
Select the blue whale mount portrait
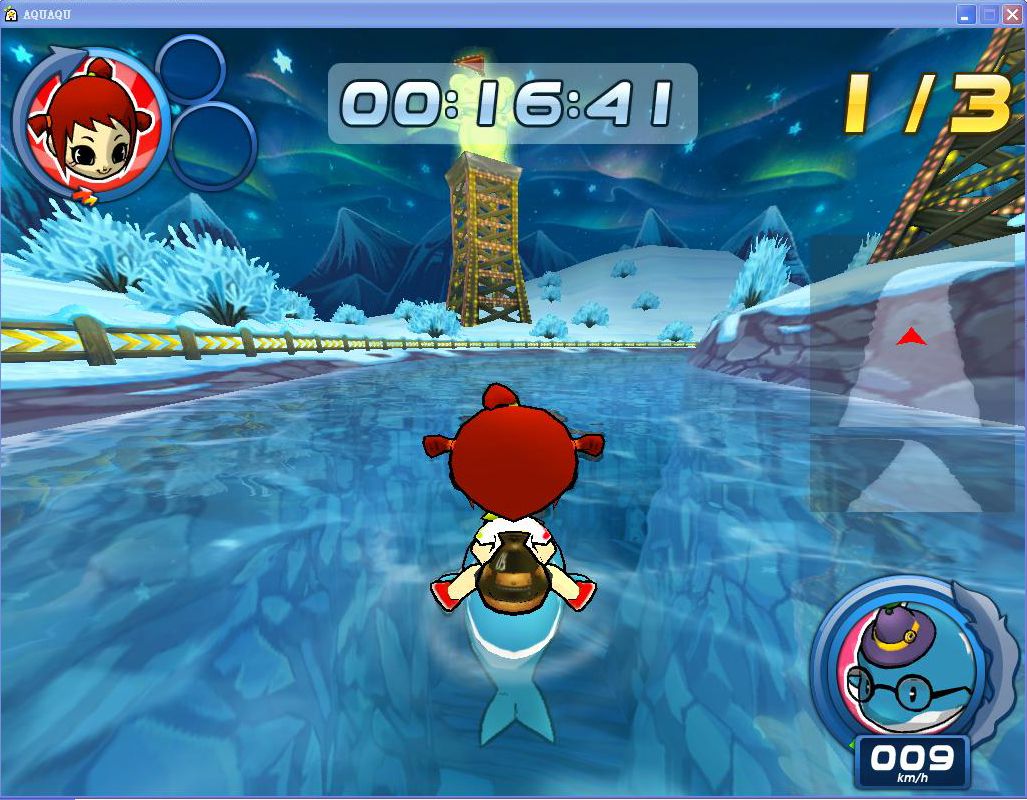[x=897, y=667]
